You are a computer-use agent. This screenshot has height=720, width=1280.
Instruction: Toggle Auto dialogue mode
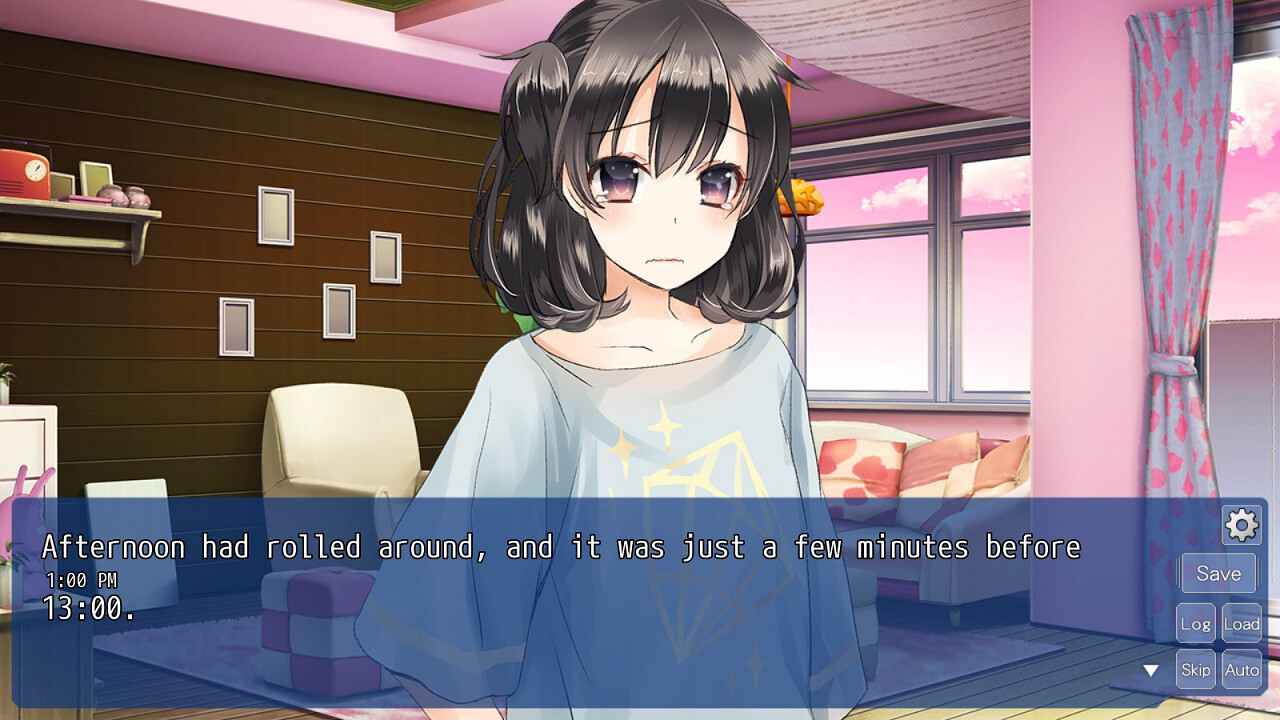pyautogui.click(x=1242, y=670)
